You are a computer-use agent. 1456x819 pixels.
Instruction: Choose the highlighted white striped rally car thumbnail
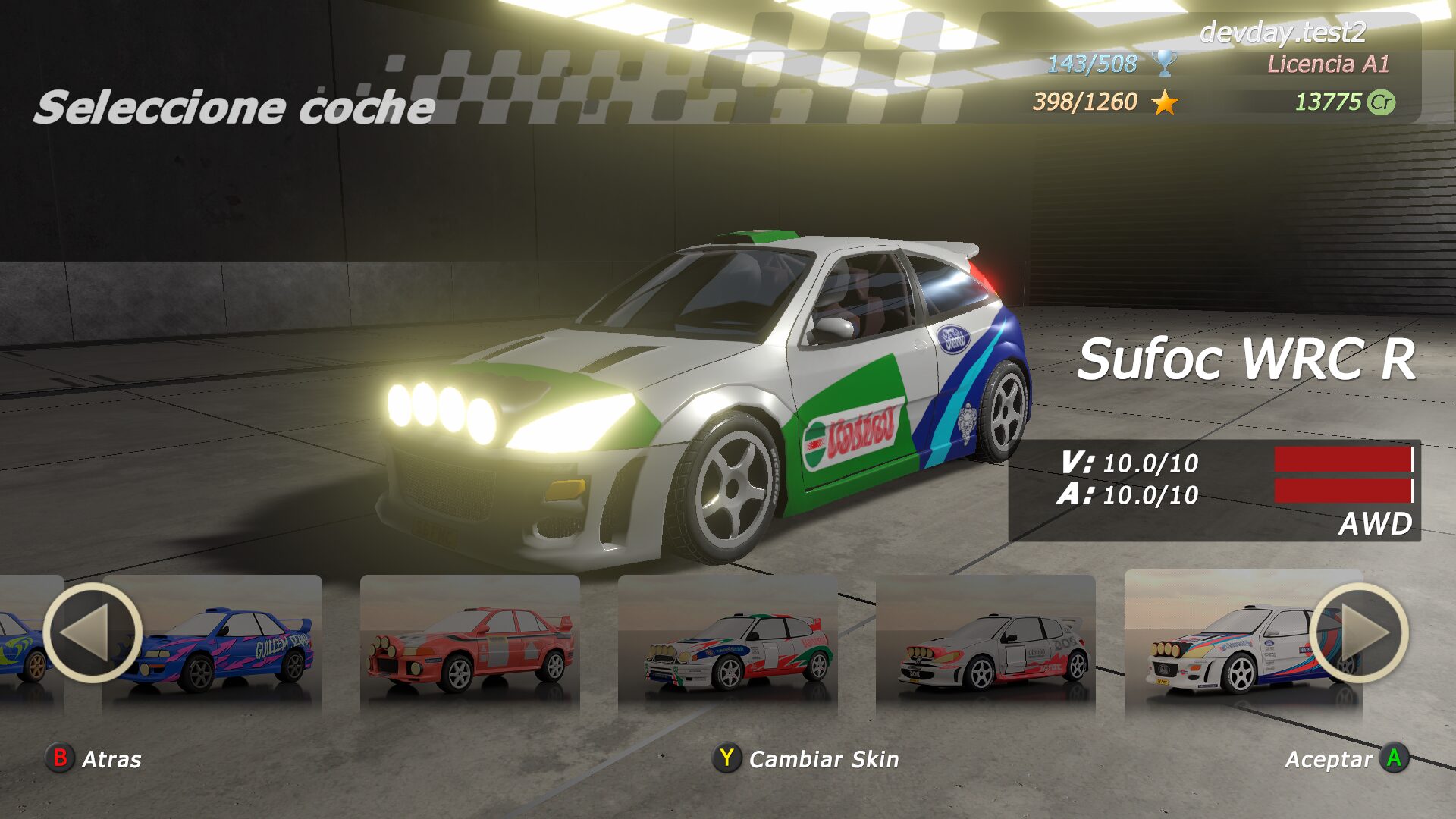click(x=1228, y=645)
